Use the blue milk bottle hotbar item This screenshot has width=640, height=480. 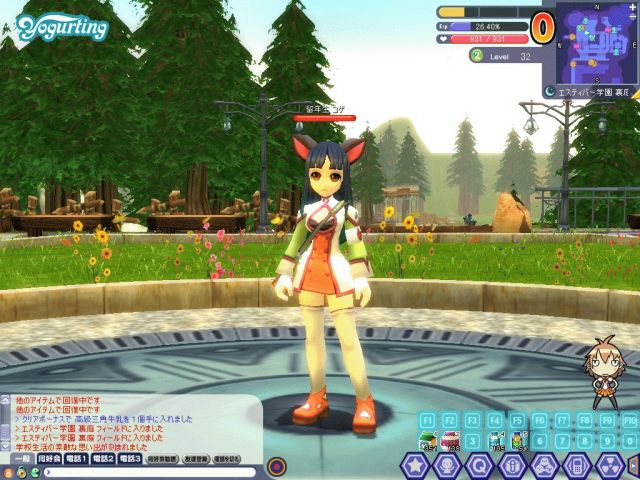click(x=495, y=439)
